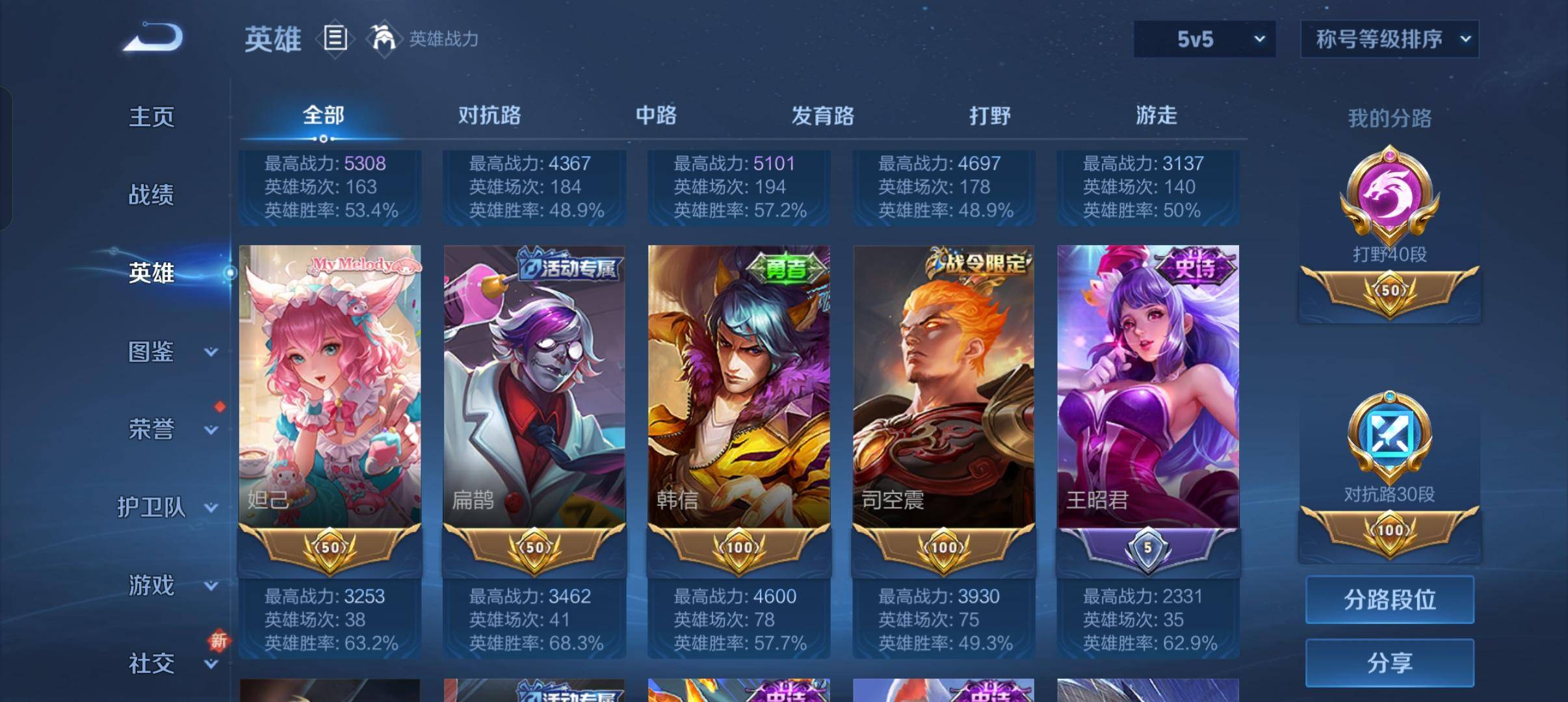
Task: Open the 5v5 mode dropdown
Action: click(1204, 39)
